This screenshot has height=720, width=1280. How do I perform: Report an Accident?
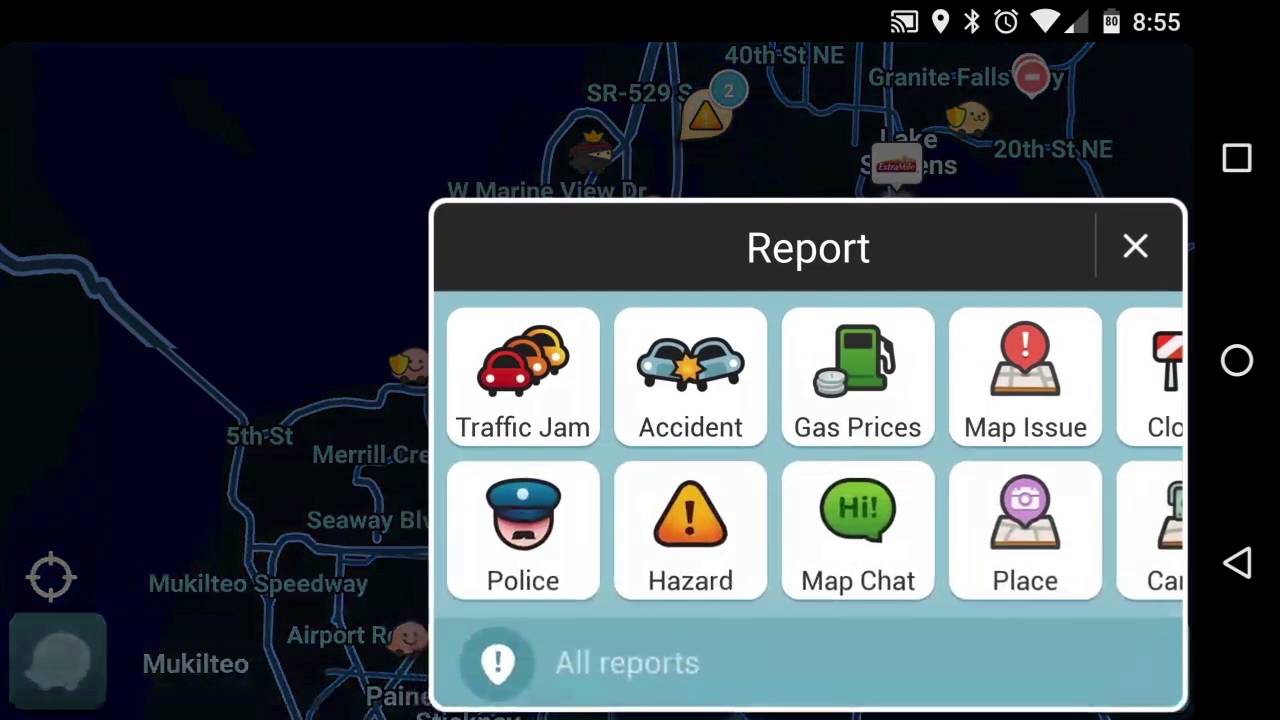click(x=690, y=377)
